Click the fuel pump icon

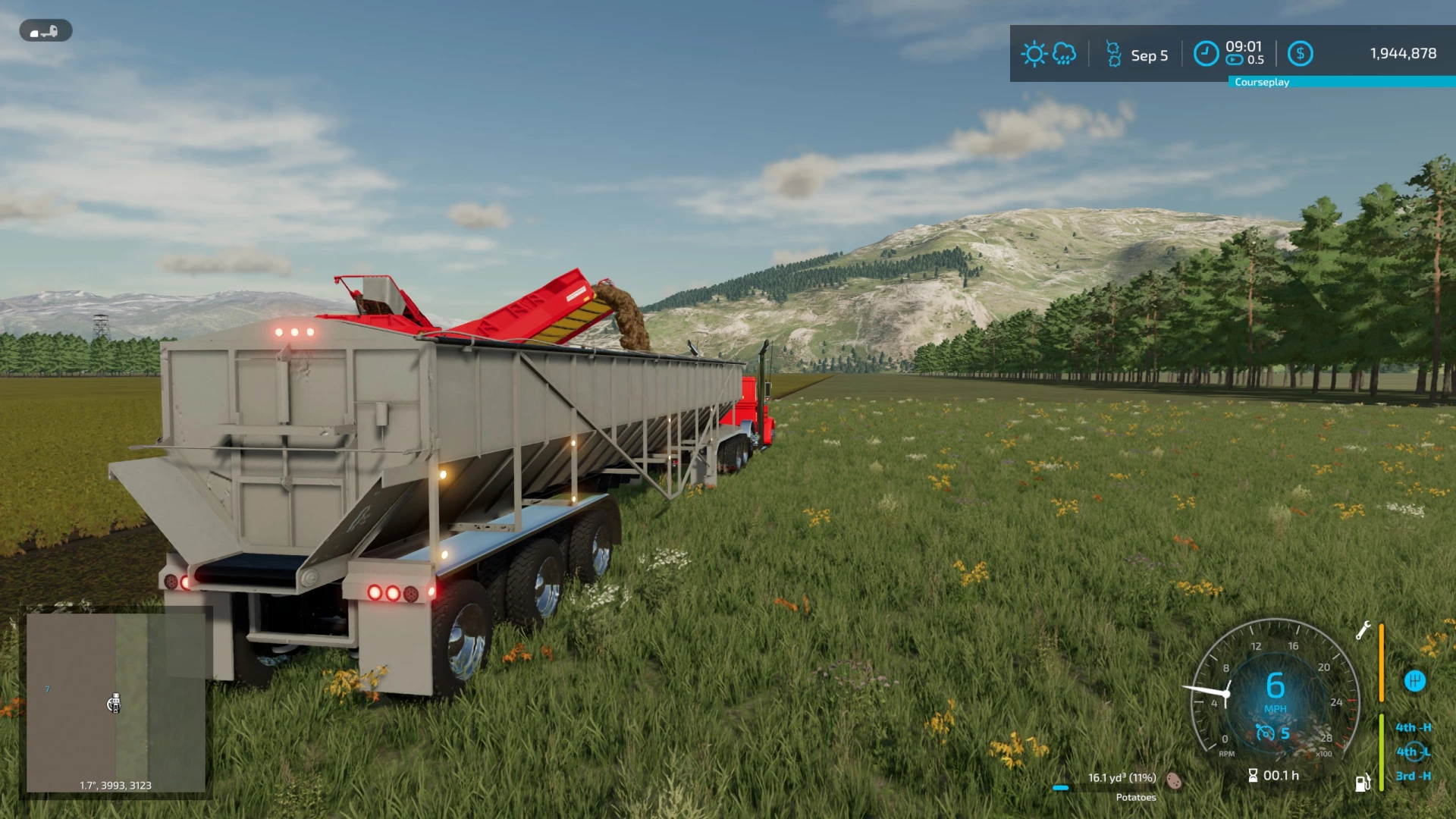1363,783
